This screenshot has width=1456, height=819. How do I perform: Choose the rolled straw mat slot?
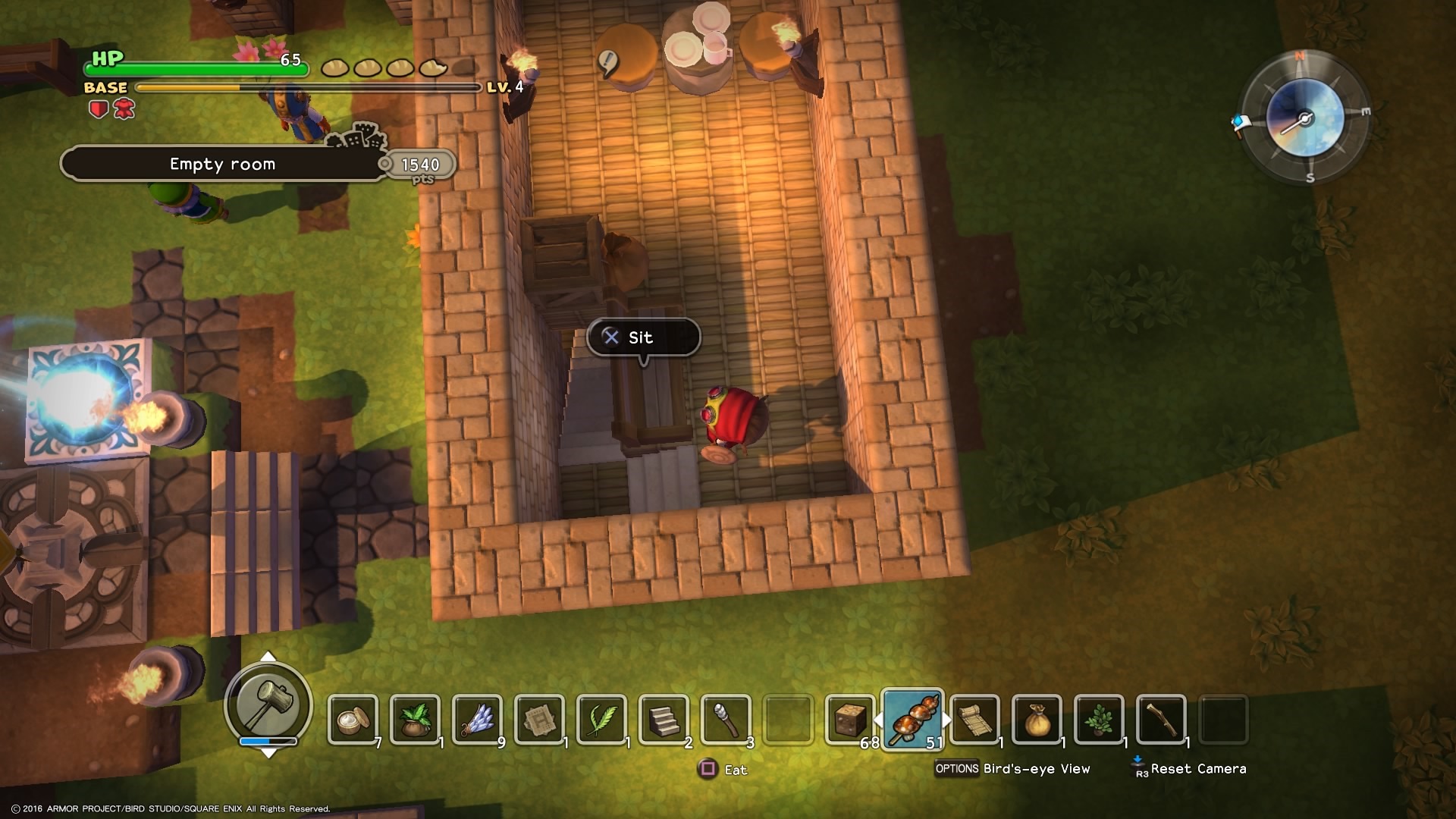974,719
